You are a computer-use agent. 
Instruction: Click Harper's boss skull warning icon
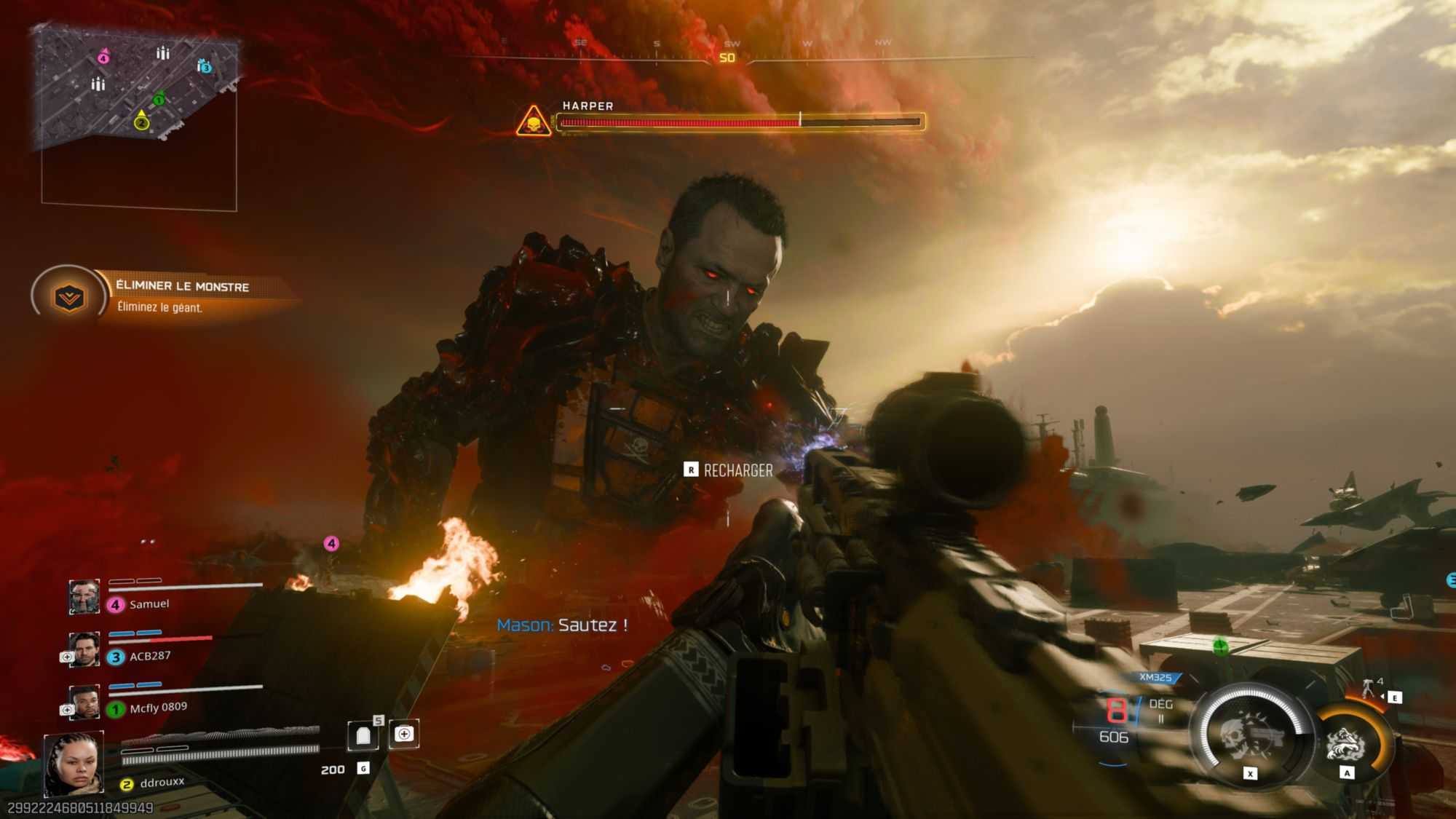tap(534, 122)
